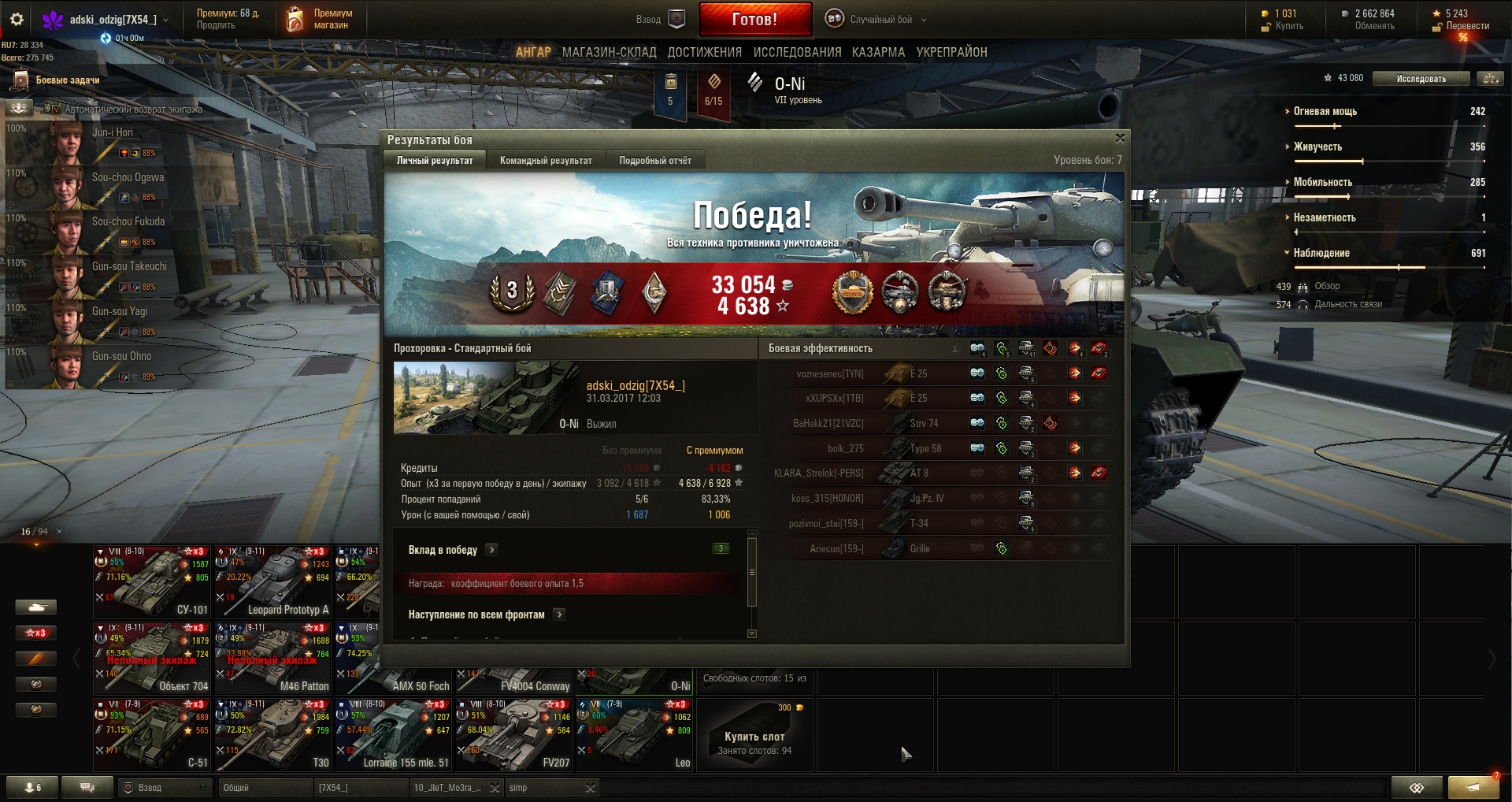Open the УКРЕПРАЙОН menu
Image resolution: width=1512 pixels, height=802 pixels.
pos(951,52)
